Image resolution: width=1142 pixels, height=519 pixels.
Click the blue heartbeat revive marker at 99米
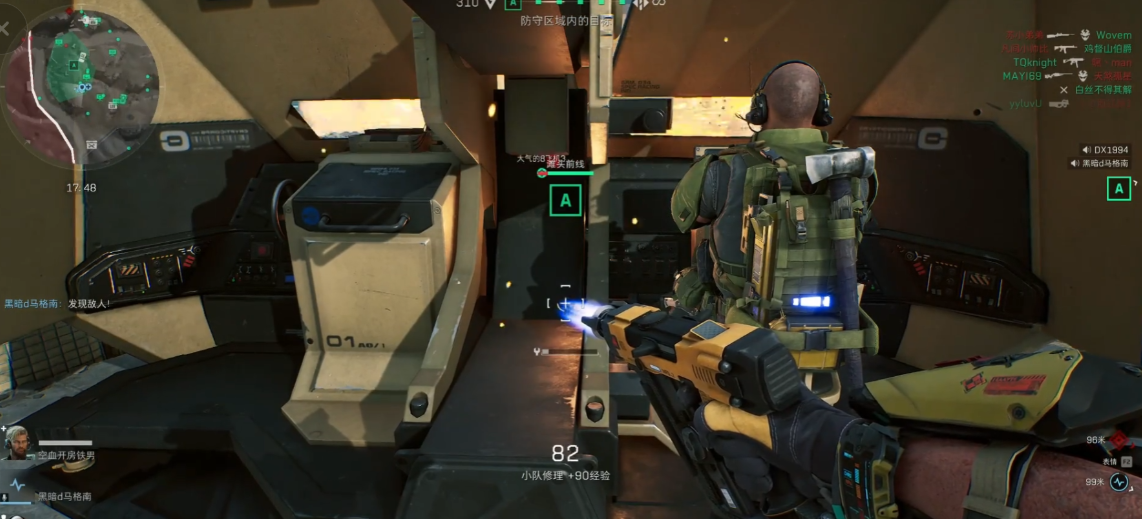coord(1119,481)
